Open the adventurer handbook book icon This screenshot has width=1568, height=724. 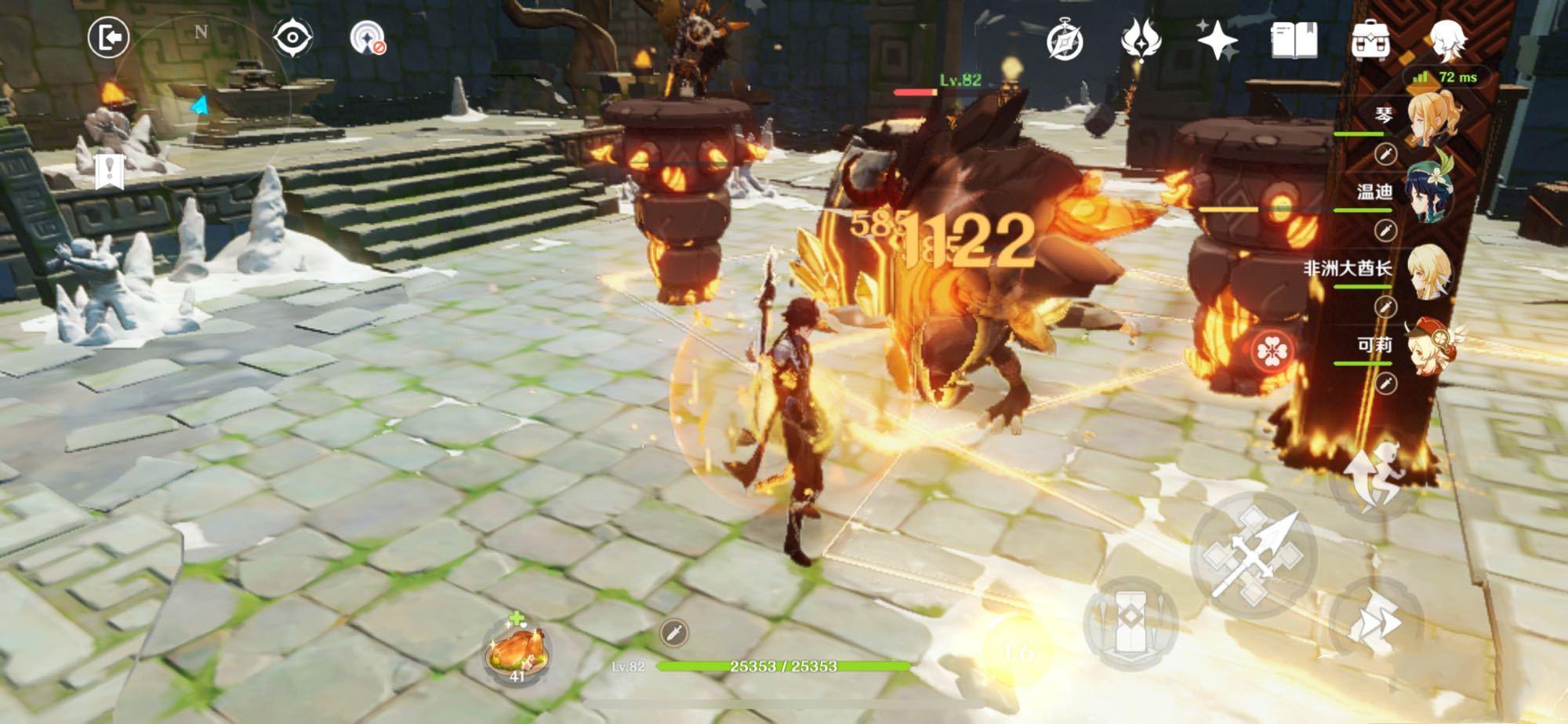(1294, 39)
